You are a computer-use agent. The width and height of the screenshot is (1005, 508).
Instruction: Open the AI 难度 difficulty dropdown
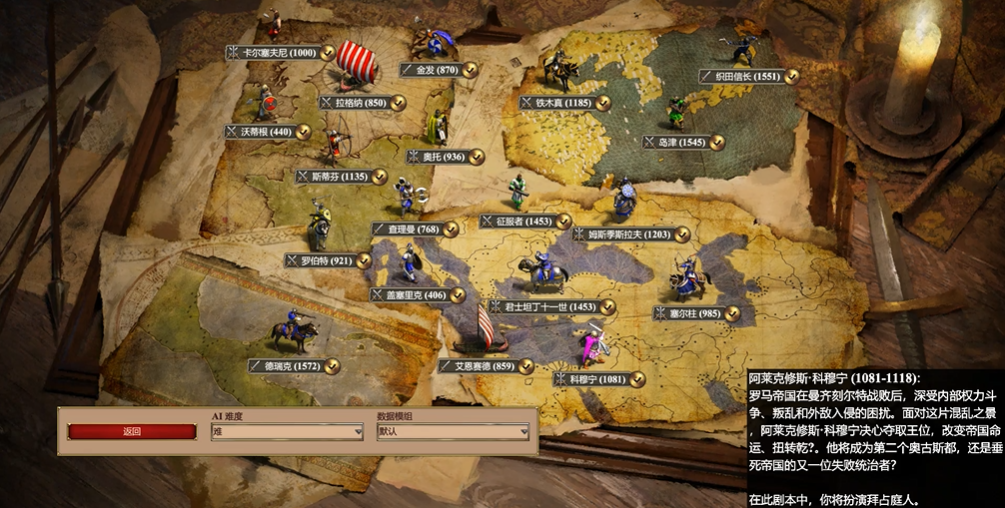(287, 432)
